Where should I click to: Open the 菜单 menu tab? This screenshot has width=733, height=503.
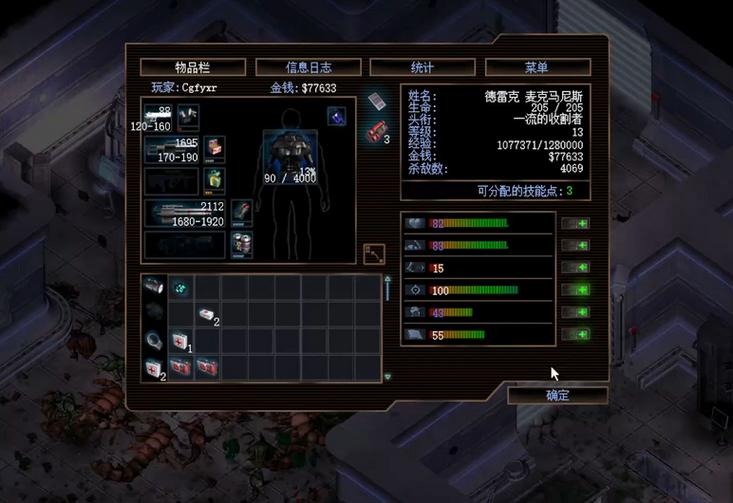[x=537, y=67]
